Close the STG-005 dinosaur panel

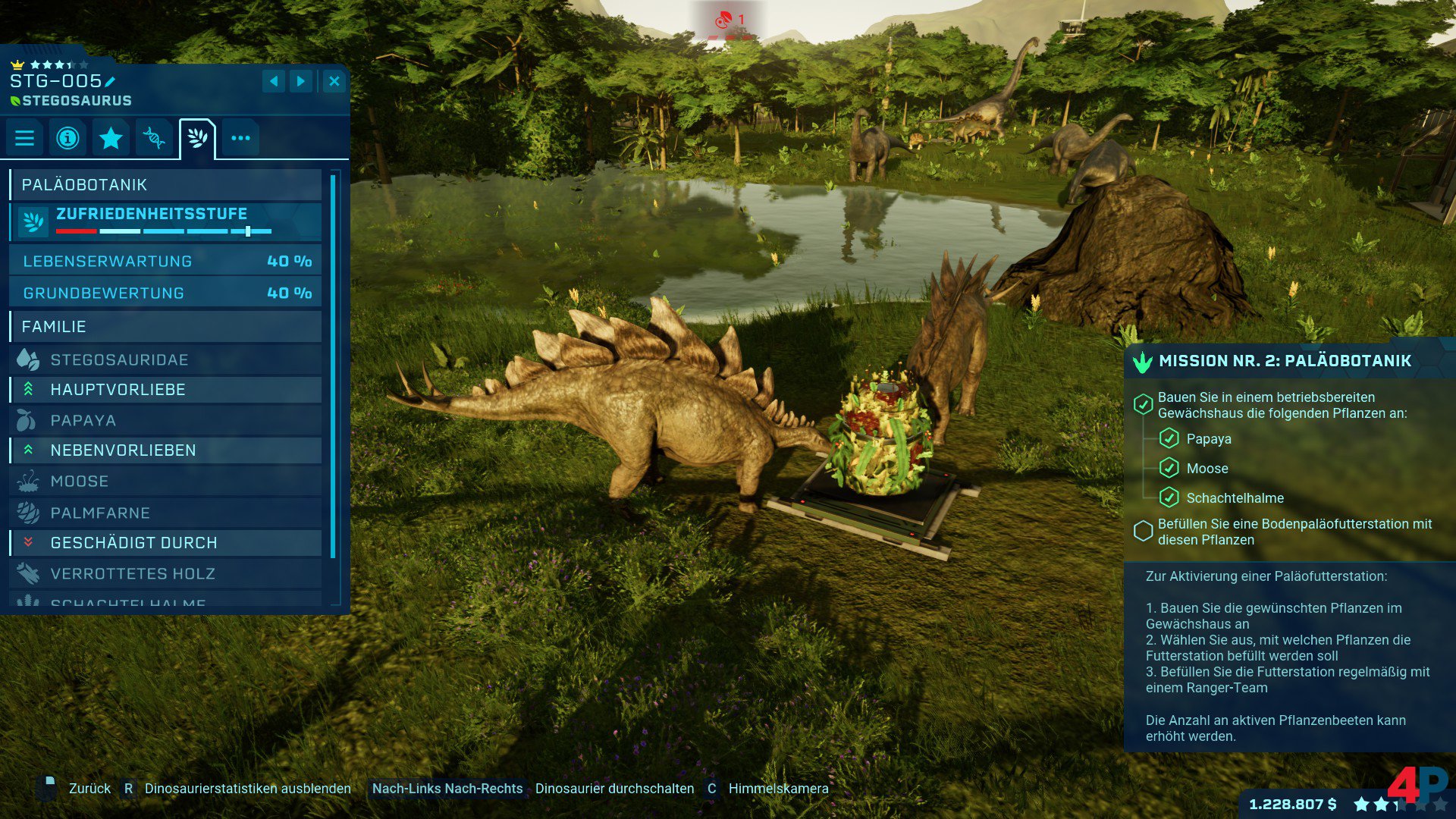[334, 81]
